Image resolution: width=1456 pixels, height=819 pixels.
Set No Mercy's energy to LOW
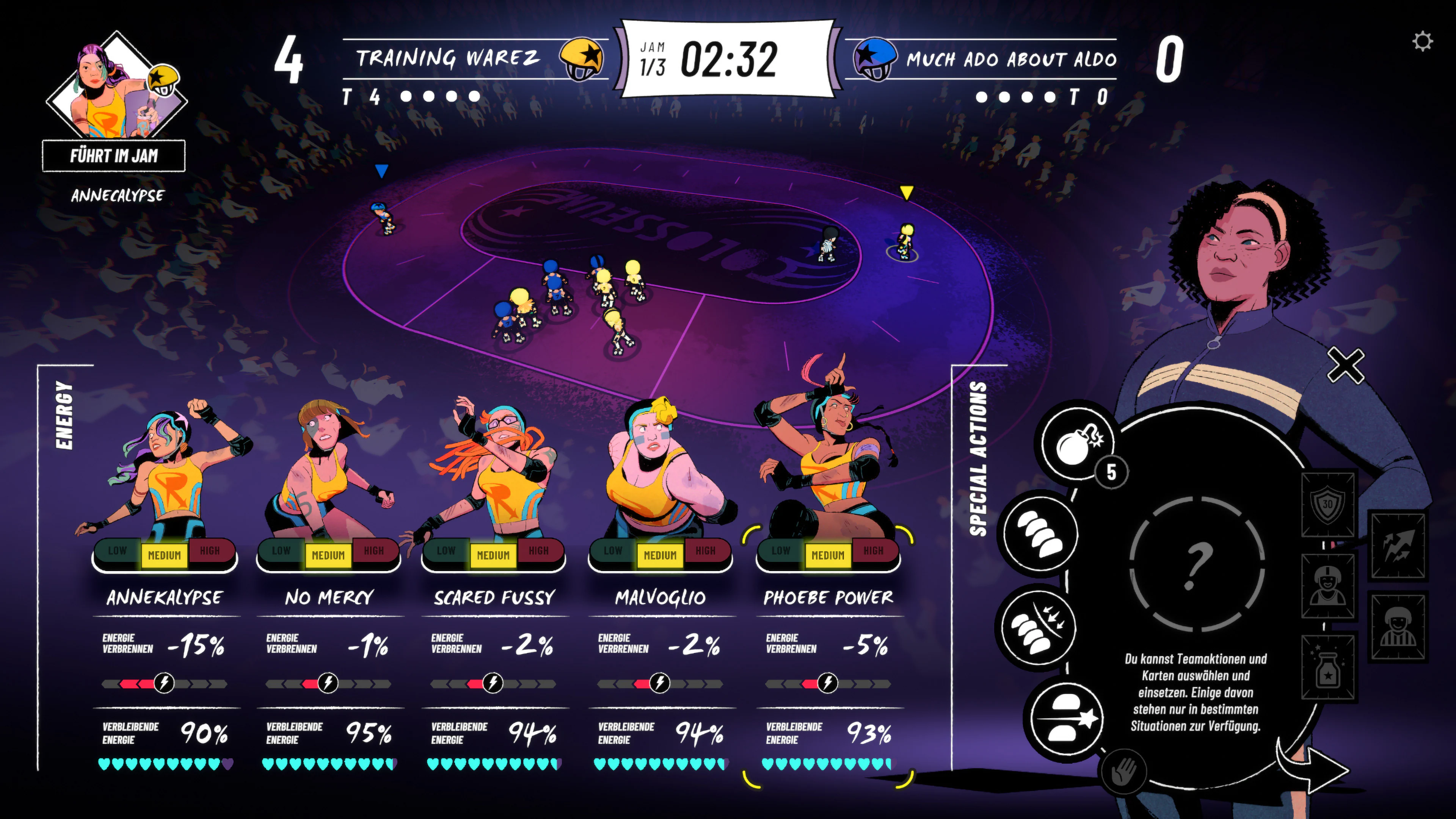(281, 551)
